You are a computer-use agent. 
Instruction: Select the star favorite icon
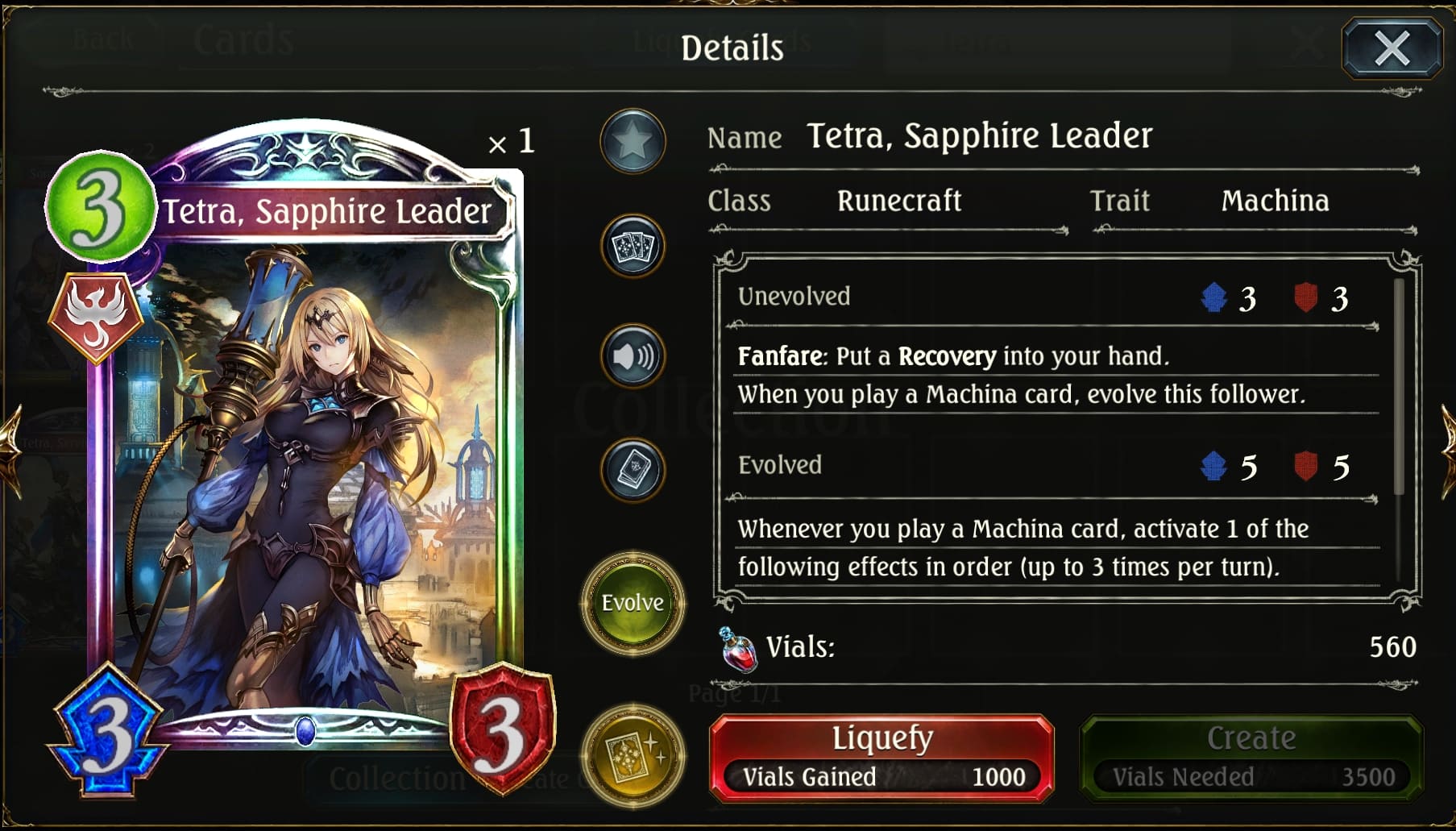633,141
